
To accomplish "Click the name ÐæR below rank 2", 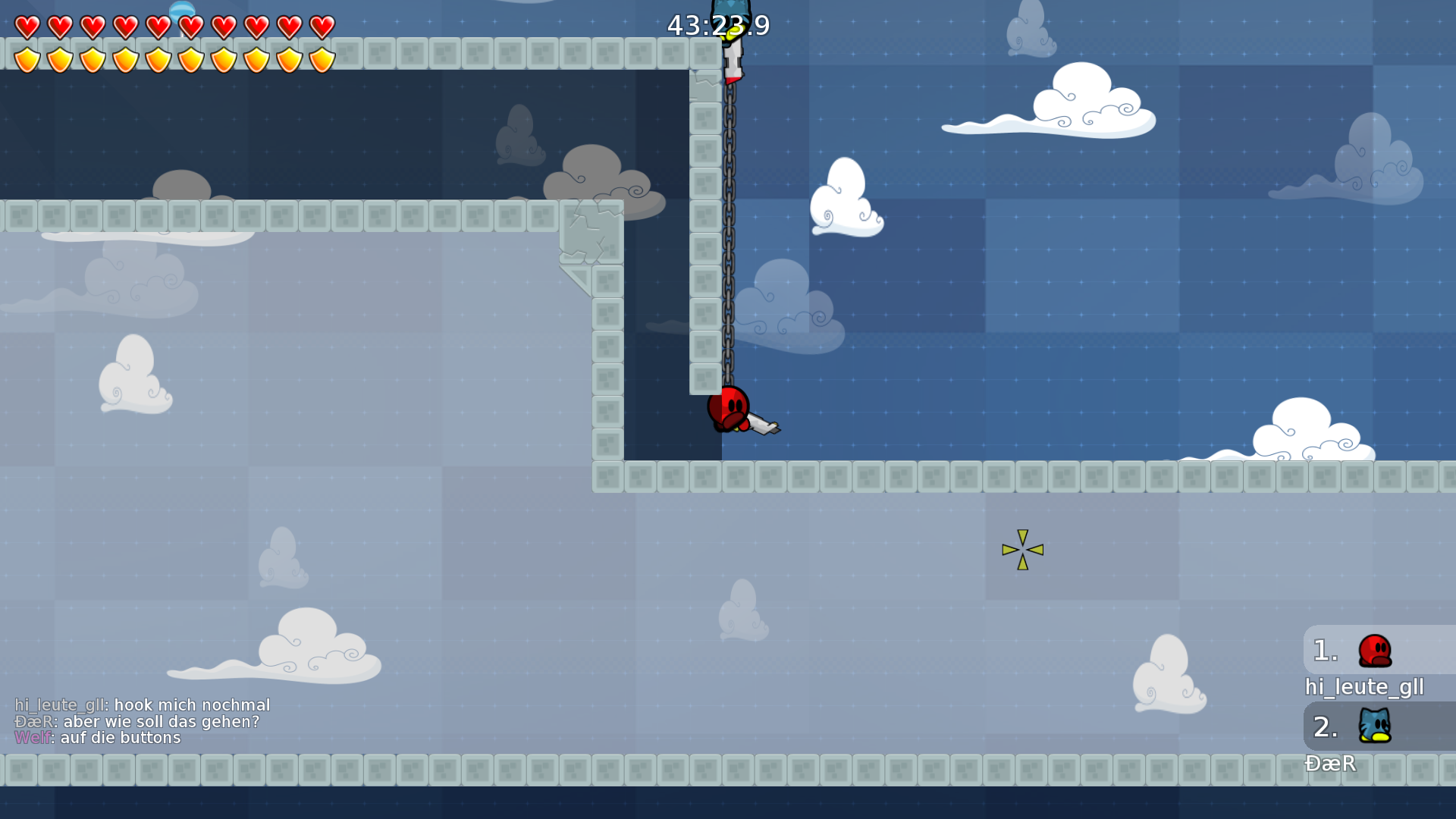I will (x=1332, y=764).
